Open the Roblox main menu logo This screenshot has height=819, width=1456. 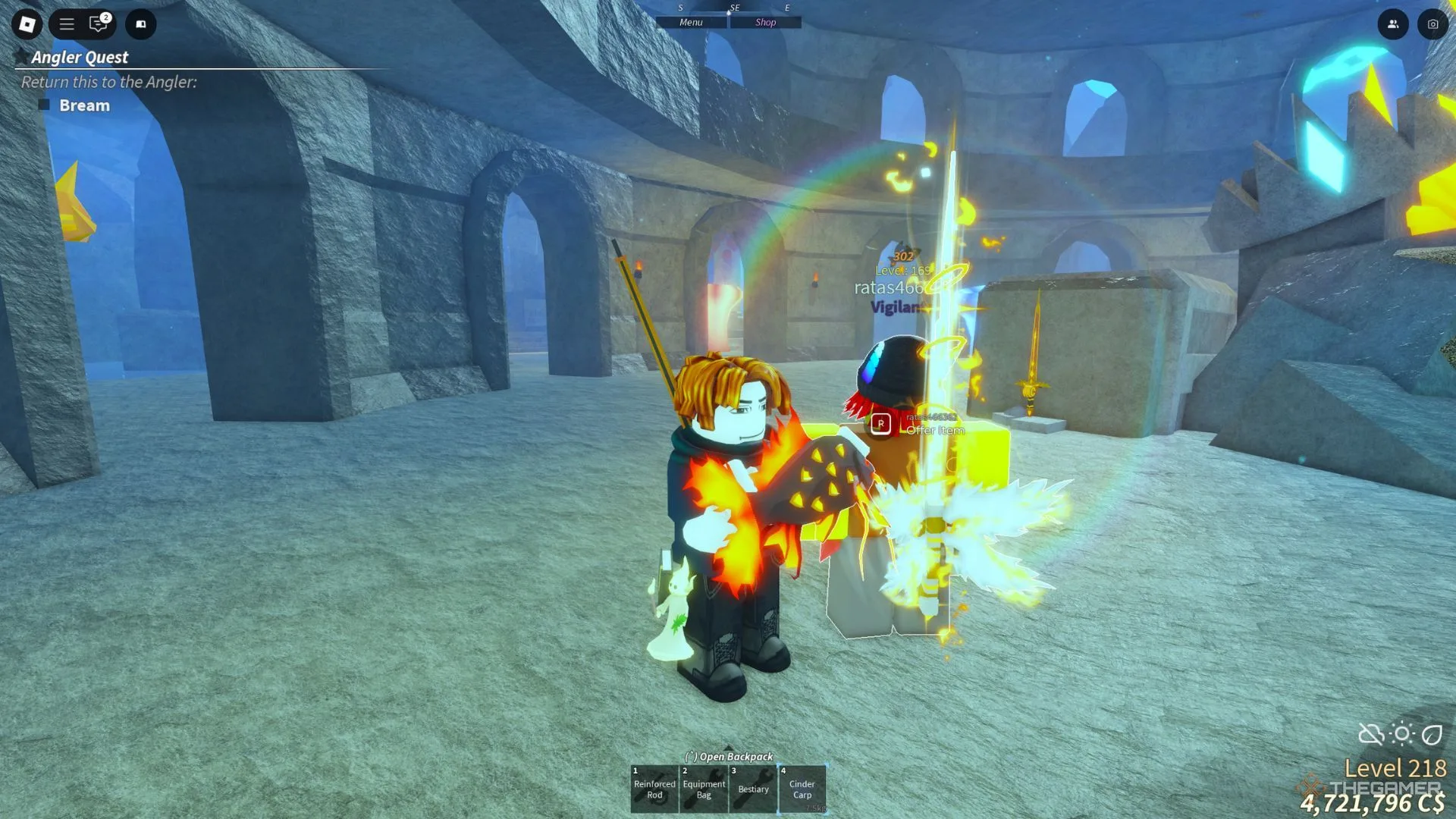[27, 24]
